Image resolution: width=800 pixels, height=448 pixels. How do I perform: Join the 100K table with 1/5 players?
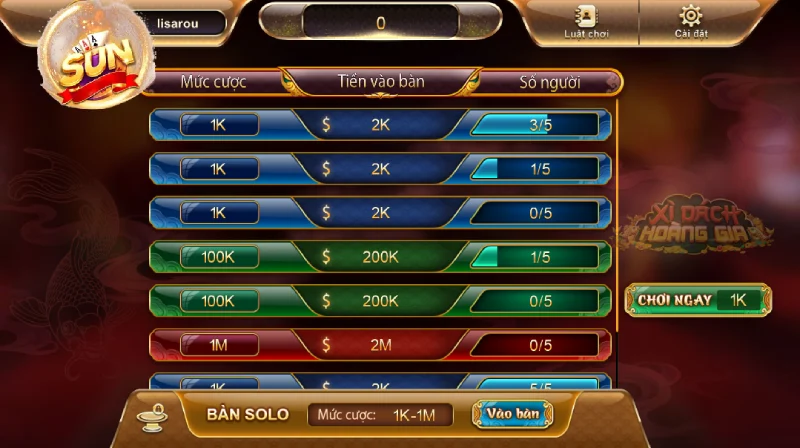[x=380, y=257]
